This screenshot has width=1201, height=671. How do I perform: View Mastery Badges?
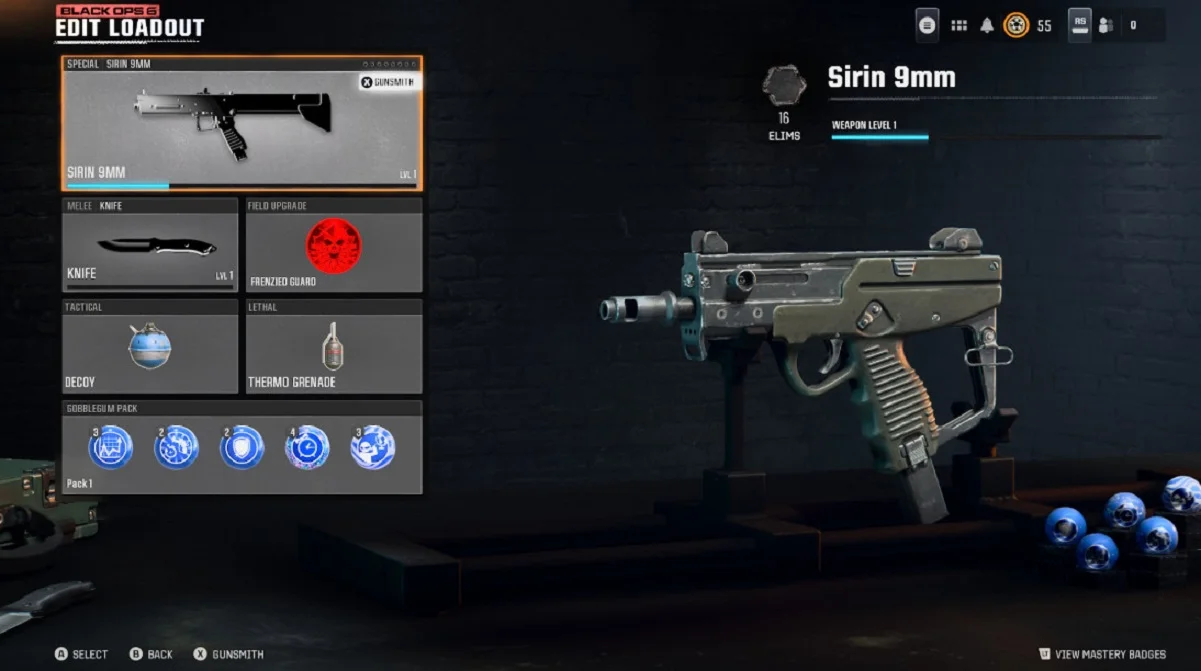(1102, 654)
